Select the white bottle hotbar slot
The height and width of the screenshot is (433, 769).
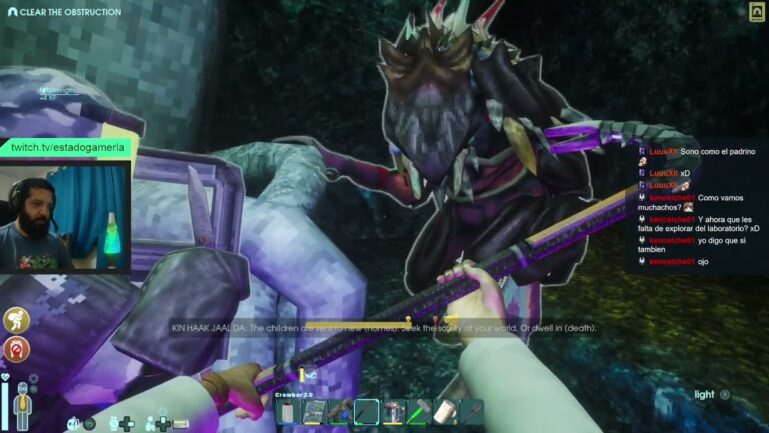click(288, 412)
